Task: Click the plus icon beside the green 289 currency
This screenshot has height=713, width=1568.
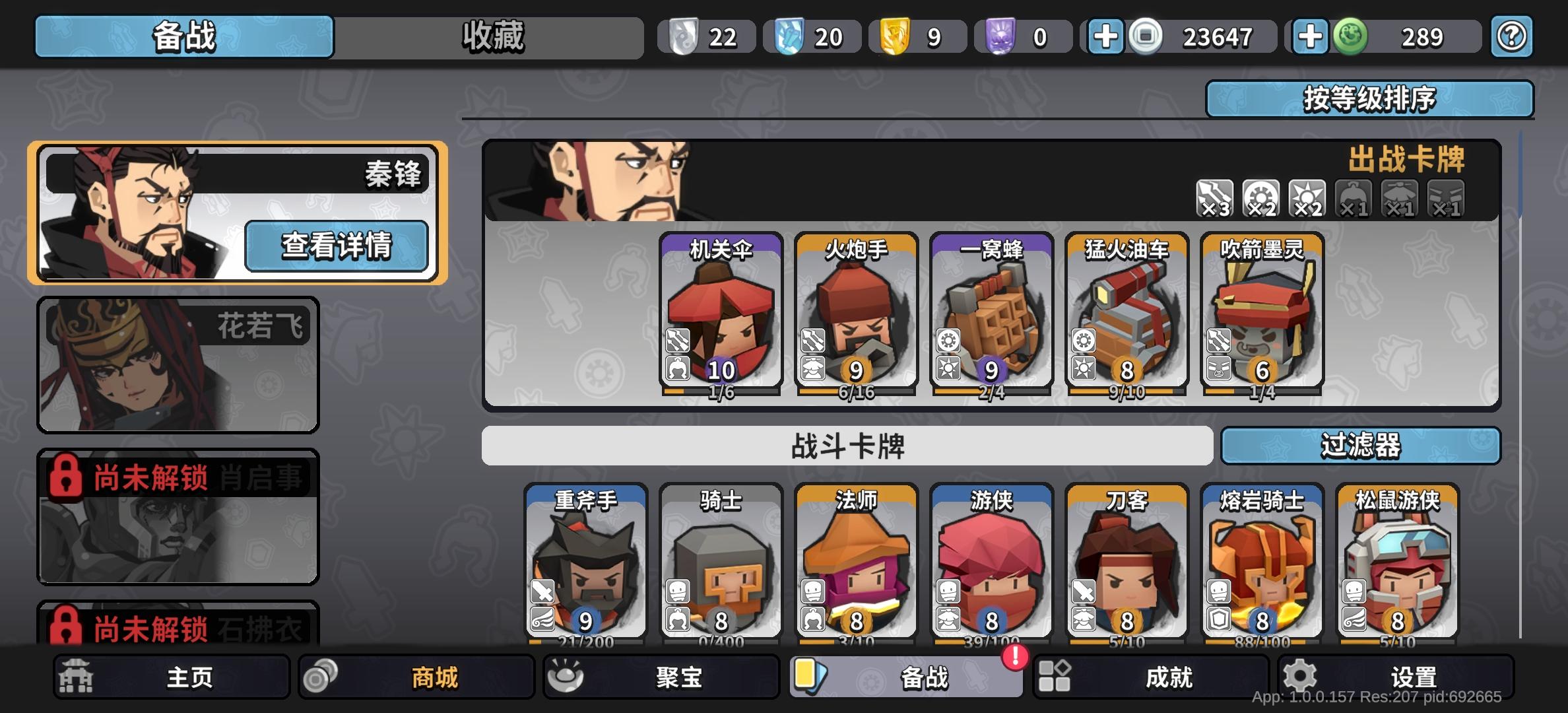Action: click(1311, 36)
